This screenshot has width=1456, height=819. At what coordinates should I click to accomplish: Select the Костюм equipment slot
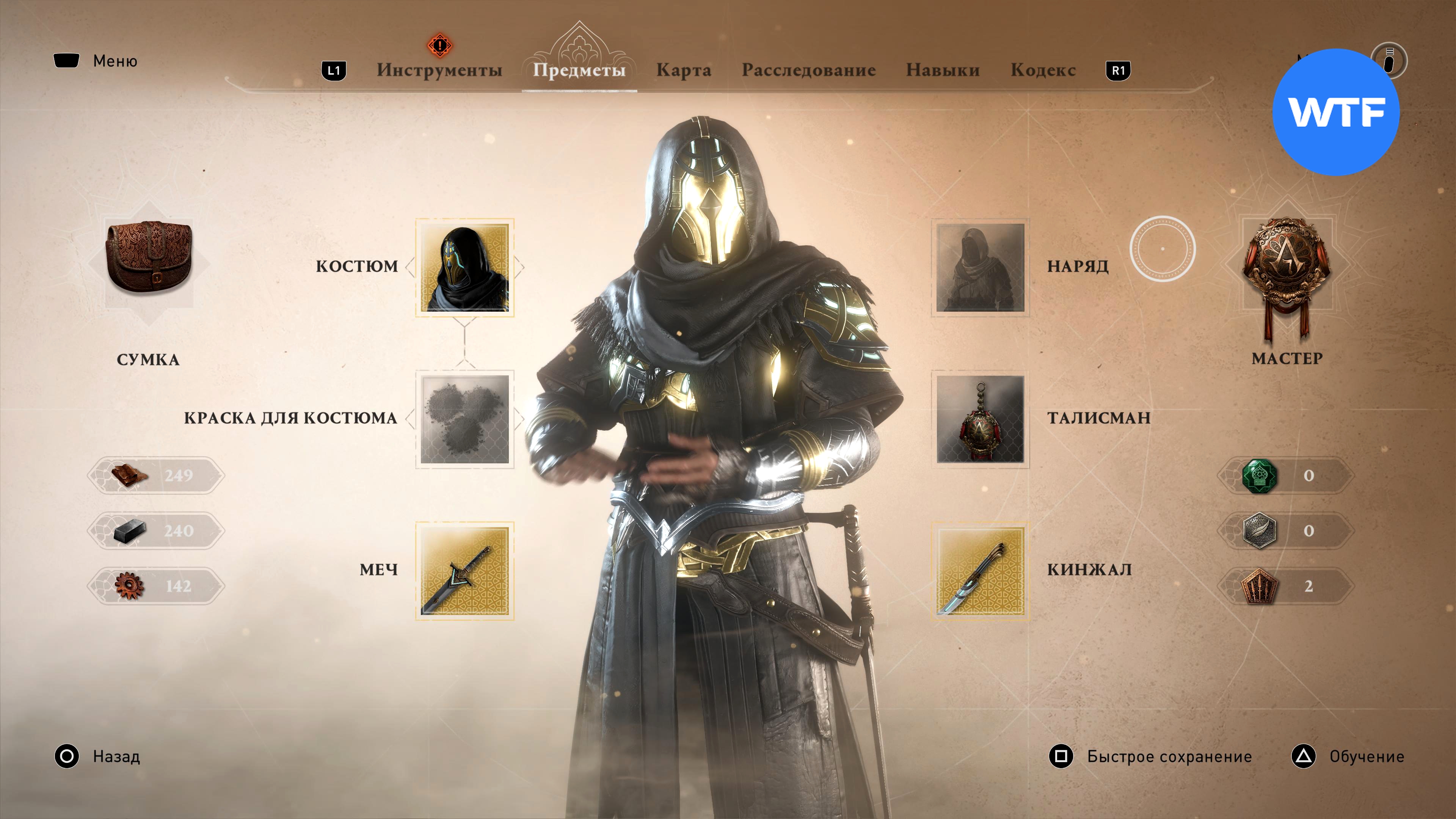click(464, 267)
